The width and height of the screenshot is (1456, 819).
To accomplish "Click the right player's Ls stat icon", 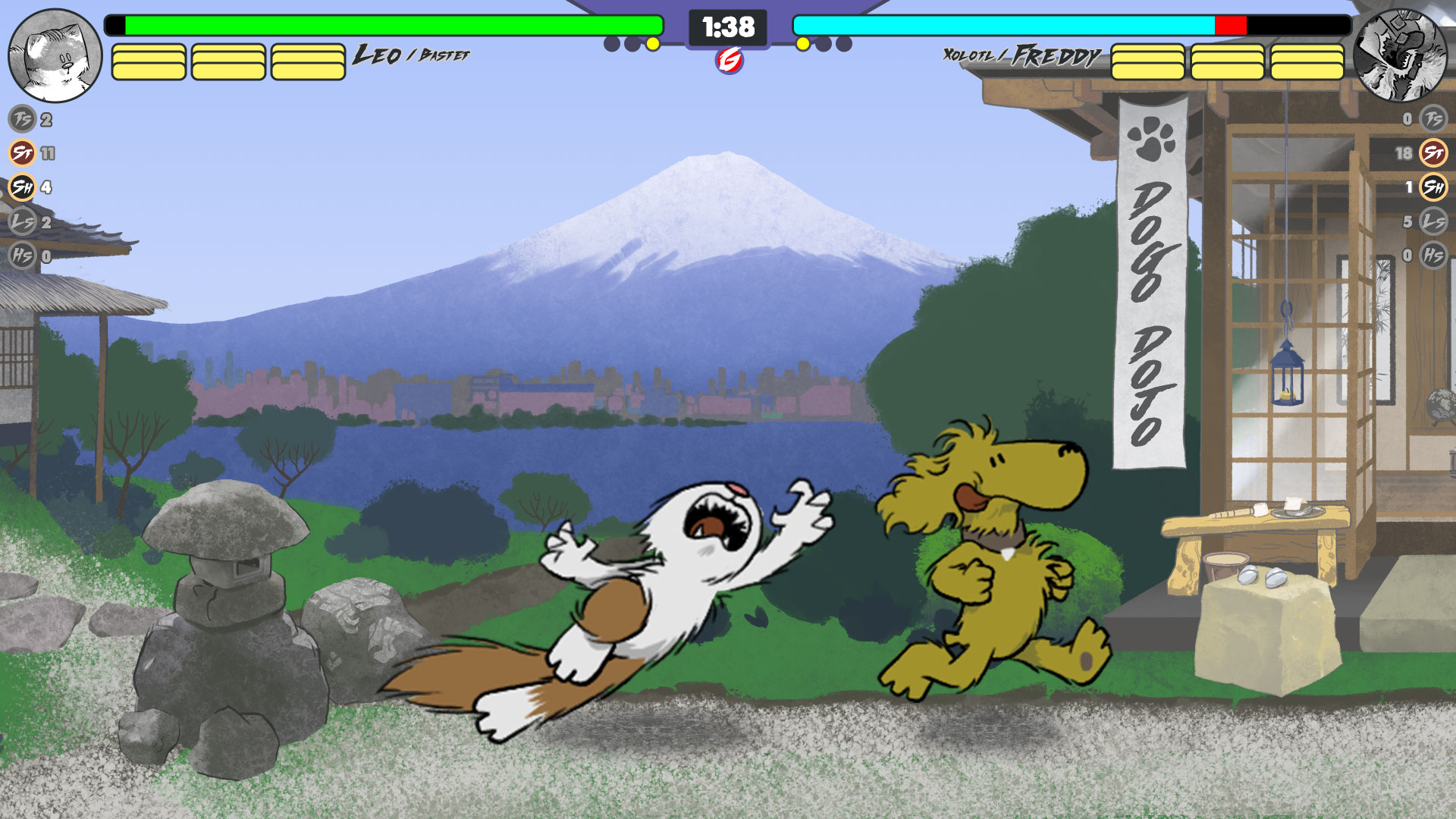I will [1433, 221].
